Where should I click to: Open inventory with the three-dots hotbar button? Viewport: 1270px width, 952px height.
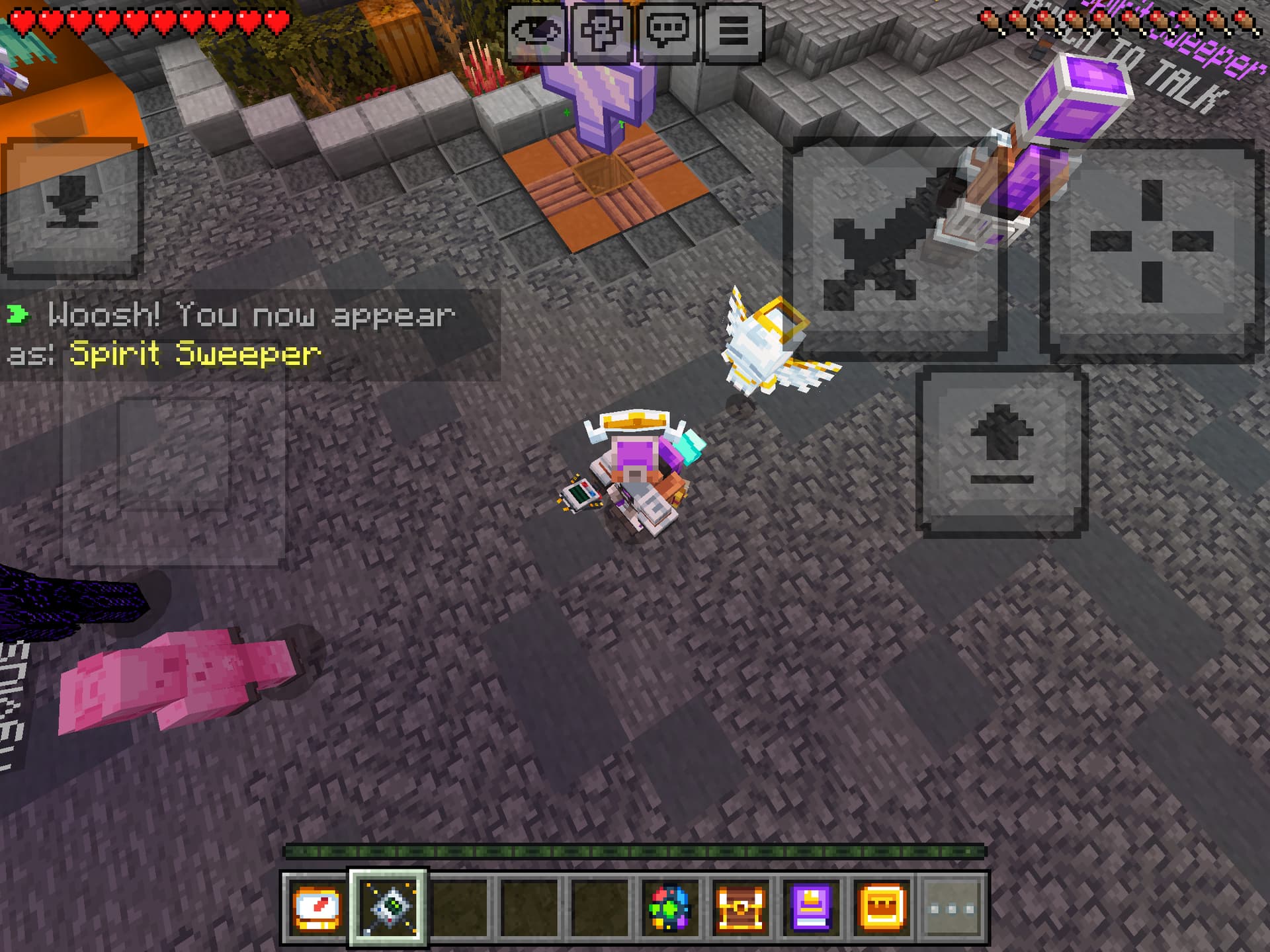pyautogui.click(x=952, y=908)
